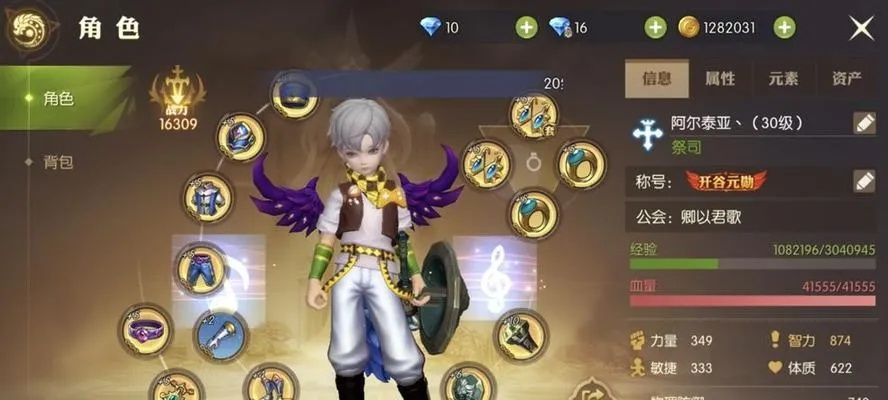Viewport: 888px width, 400px height.
Task: Add gold coins with the plus button
Action: 785,28
